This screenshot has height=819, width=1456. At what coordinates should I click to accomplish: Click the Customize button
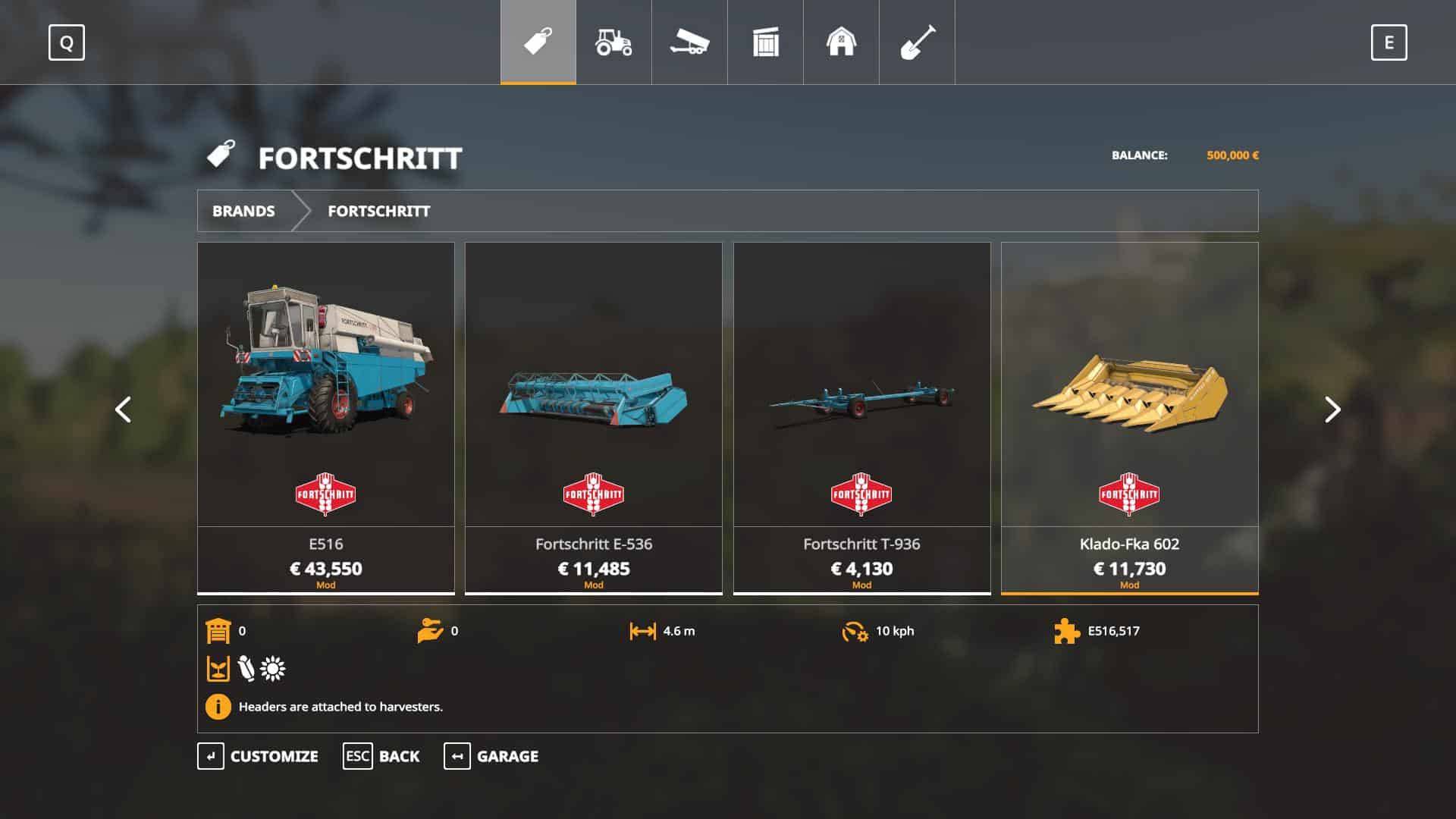[258, 756]
